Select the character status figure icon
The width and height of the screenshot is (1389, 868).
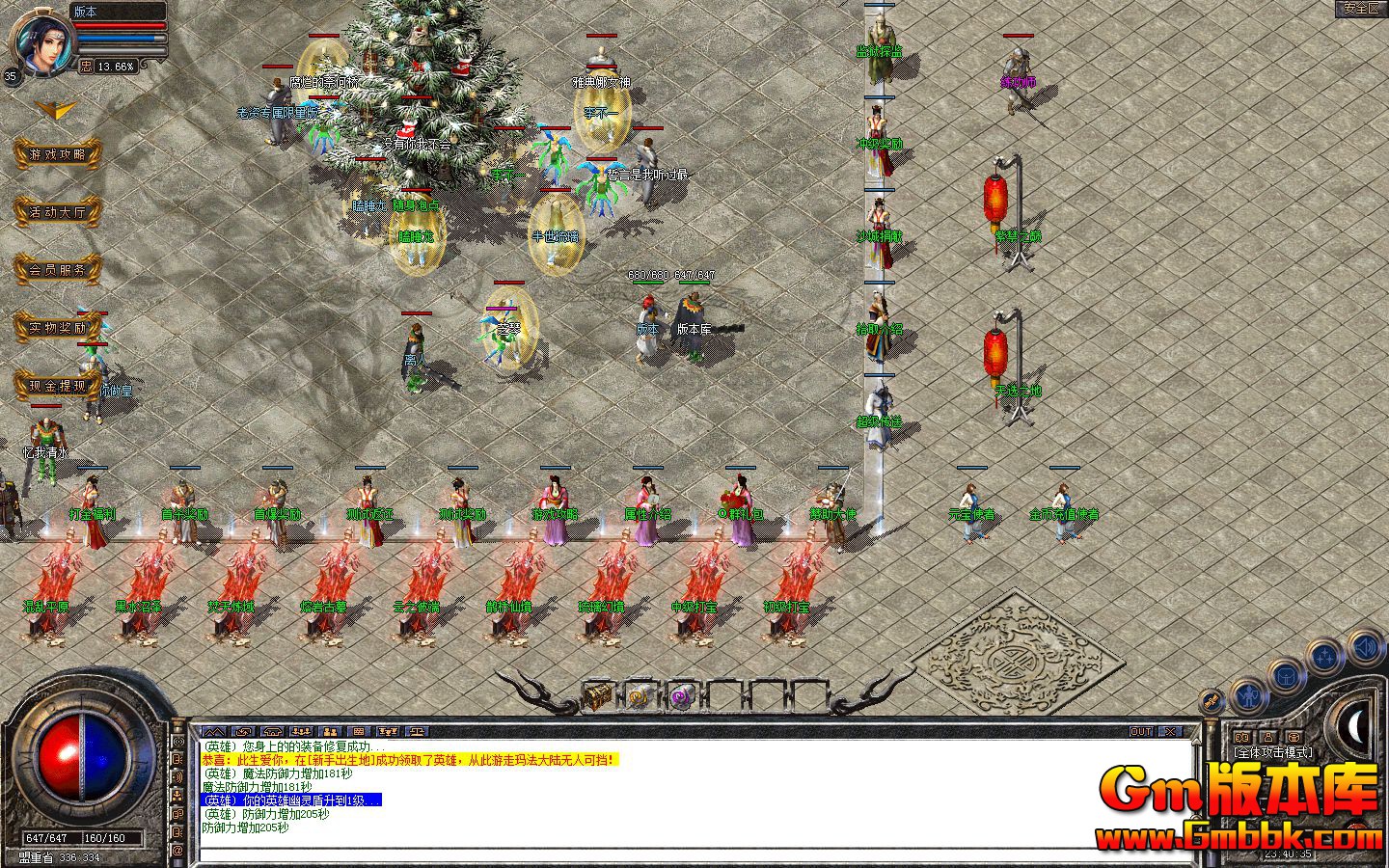click(1249, 696)
